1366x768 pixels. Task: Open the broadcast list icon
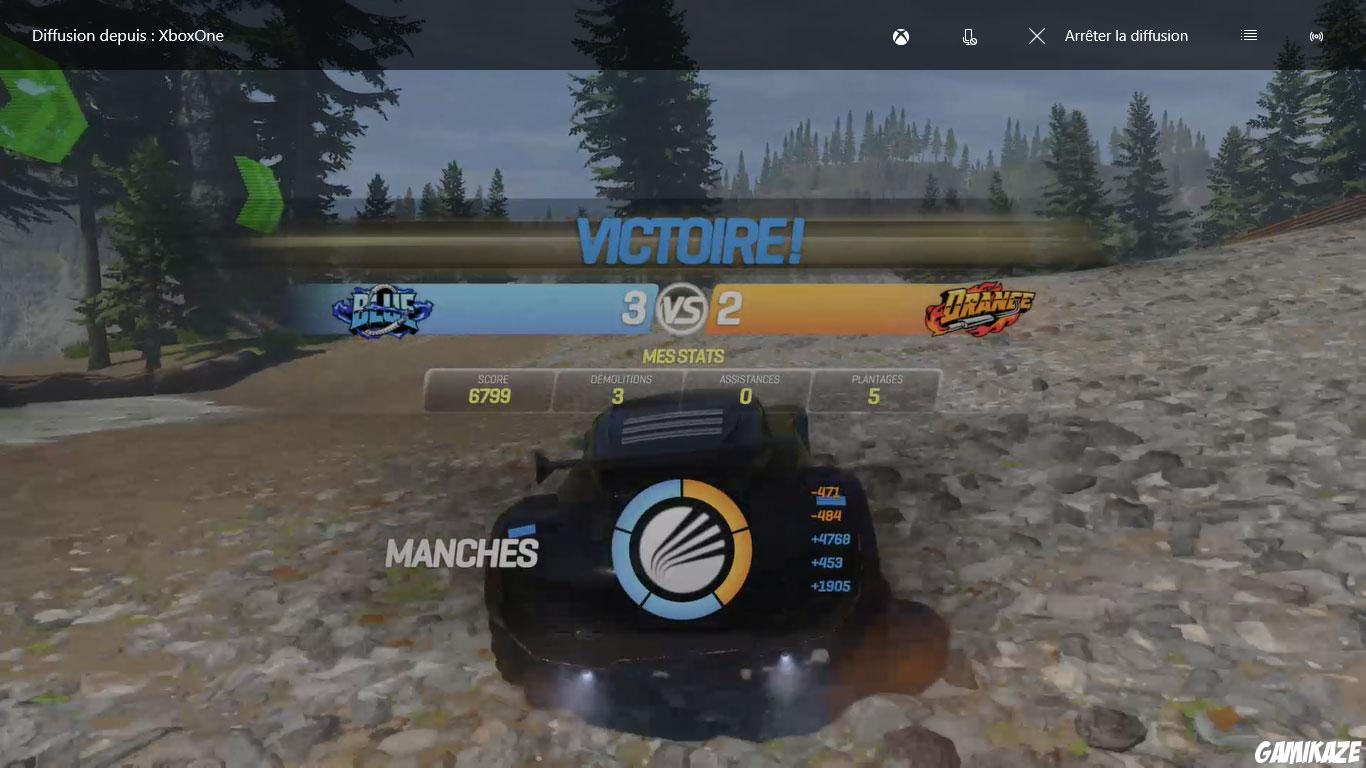pyautogui.click(x=1248, y=35)
